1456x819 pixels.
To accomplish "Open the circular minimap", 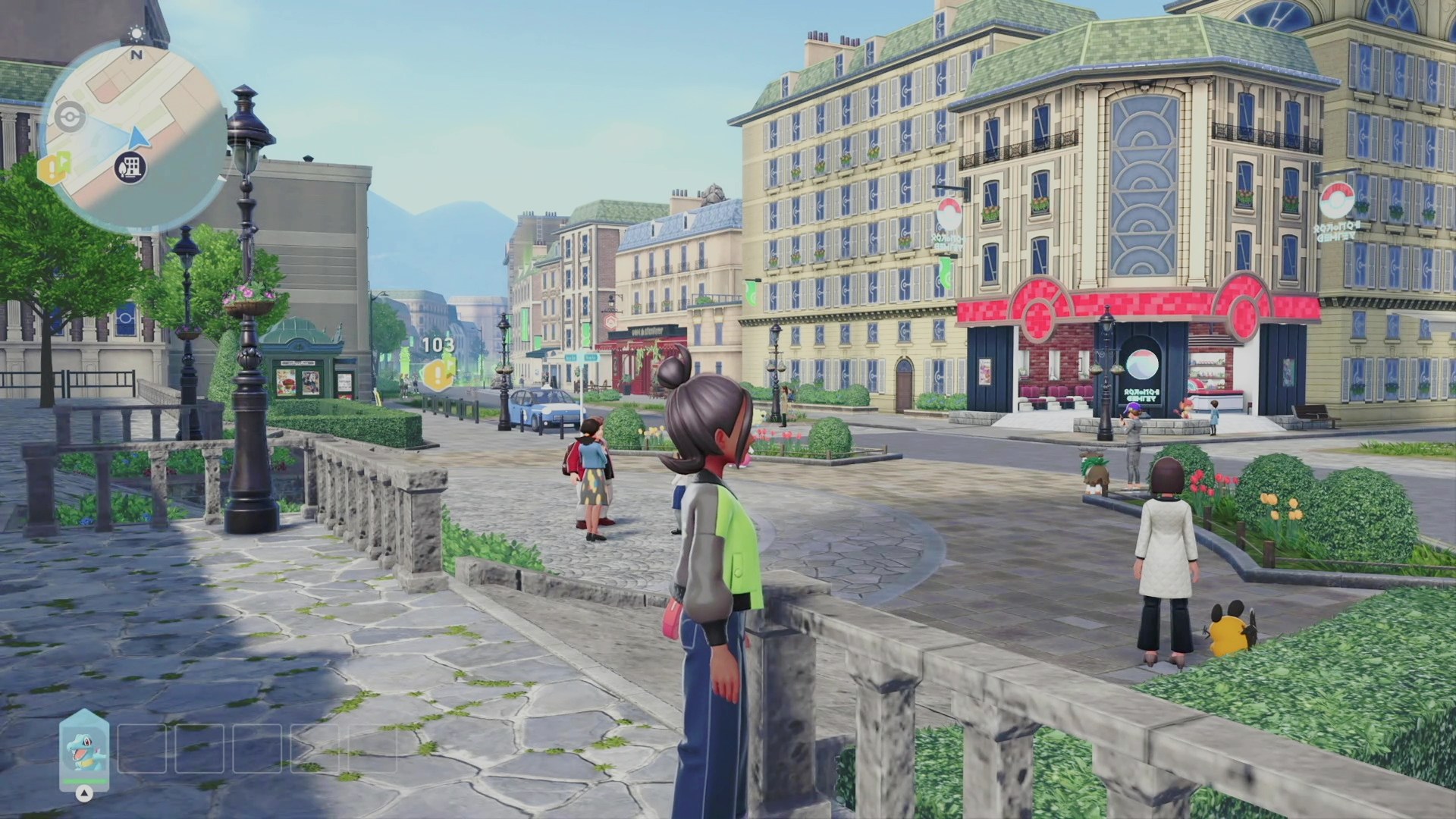I will click(136, 136).
